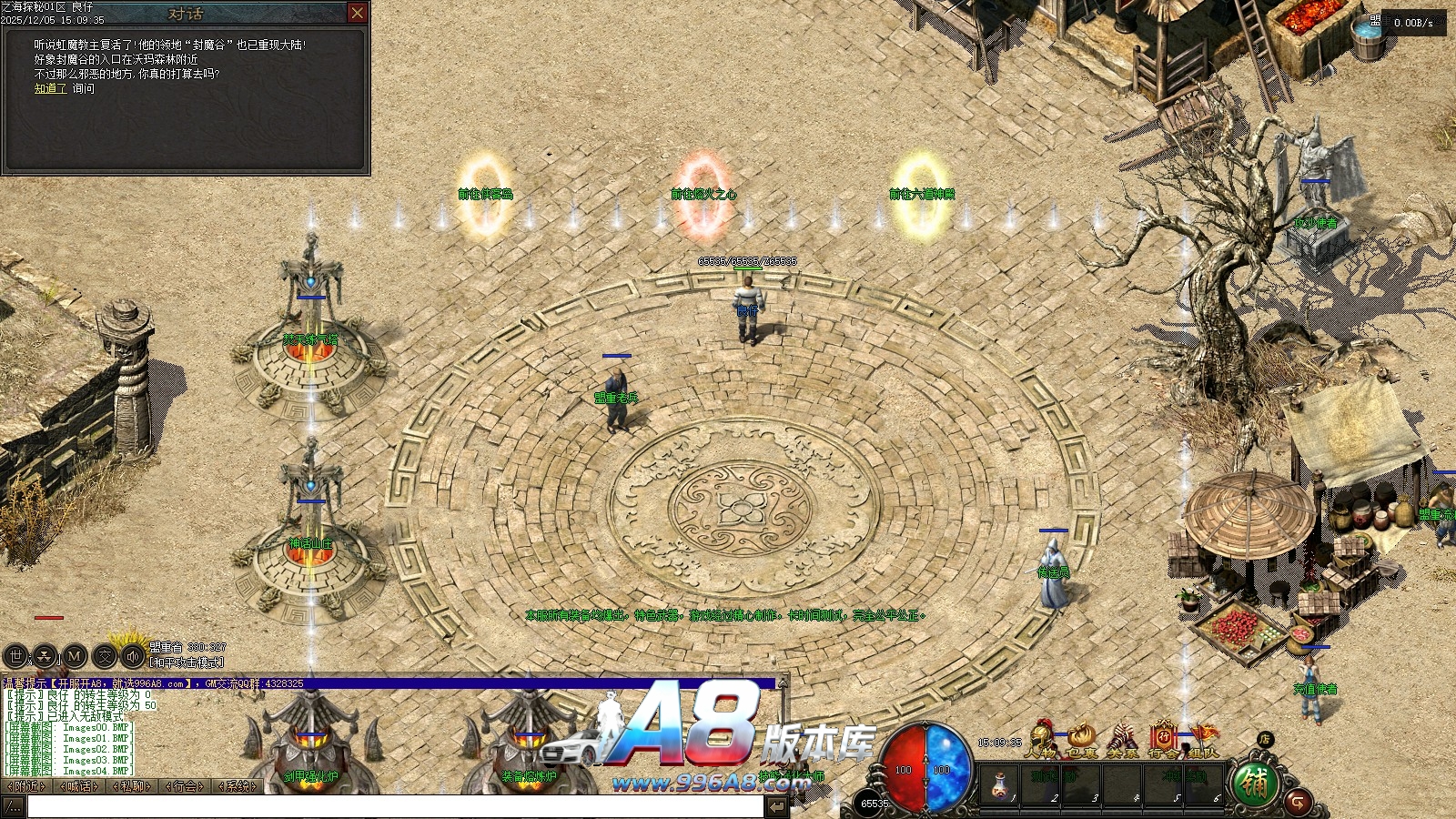Select the potion bottle in hotbar slot 1
This screenshot has height=819, width=1456.
999,784
